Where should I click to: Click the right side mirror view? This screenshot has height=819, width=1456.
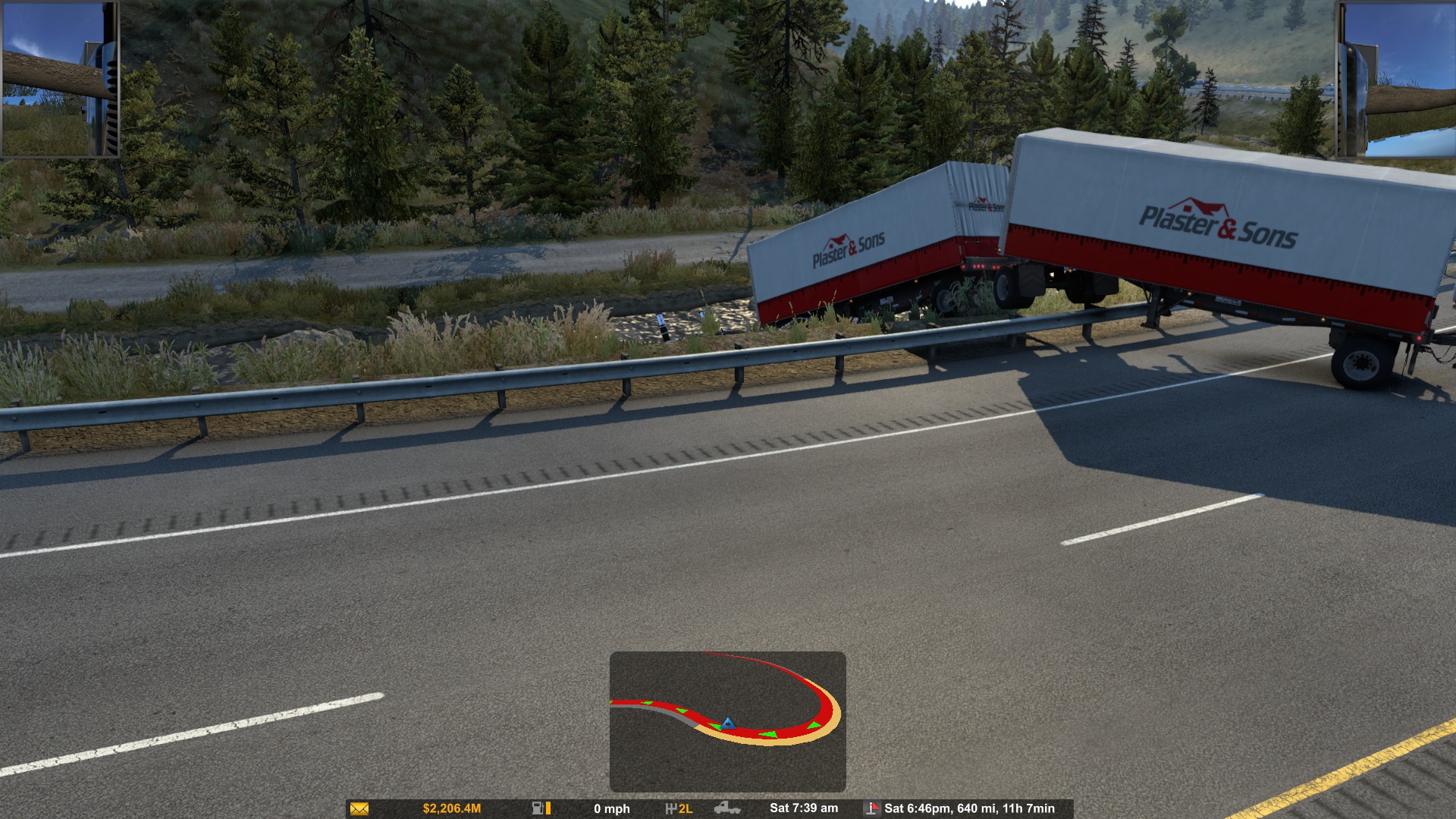click(x=1395, y=79)
